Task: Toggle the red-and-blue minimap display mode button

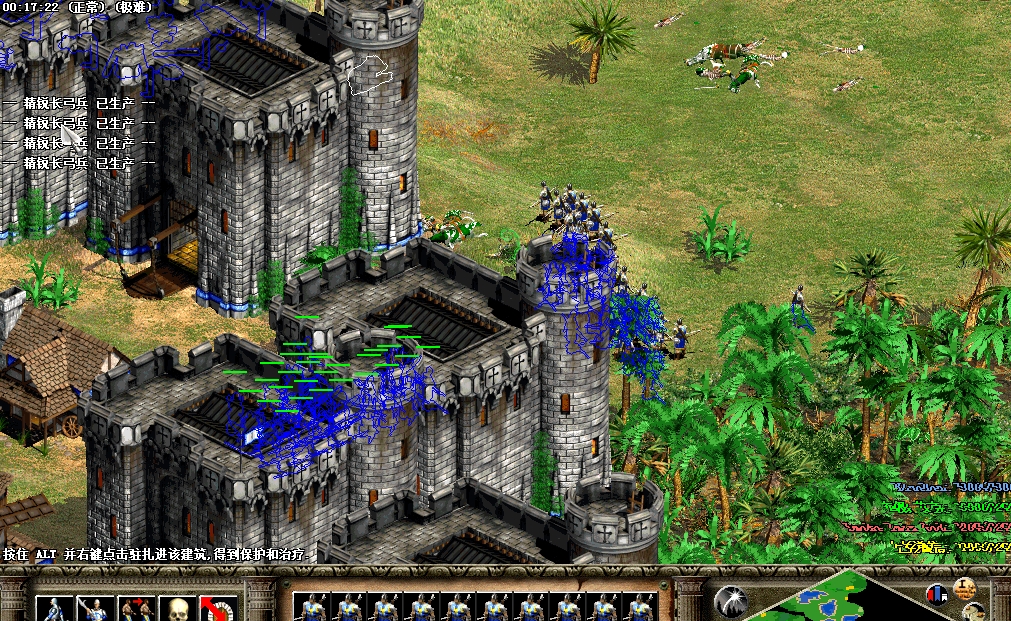Action: 936,594
